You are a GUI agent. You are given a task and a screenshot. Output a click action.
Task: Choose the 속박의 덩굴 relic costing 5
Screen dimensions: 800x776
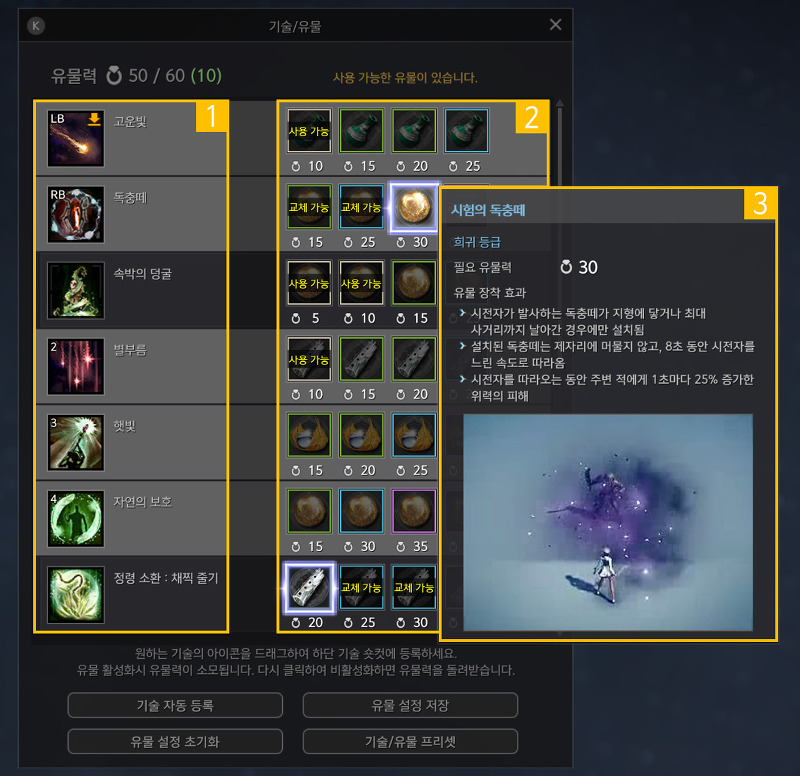308,283
